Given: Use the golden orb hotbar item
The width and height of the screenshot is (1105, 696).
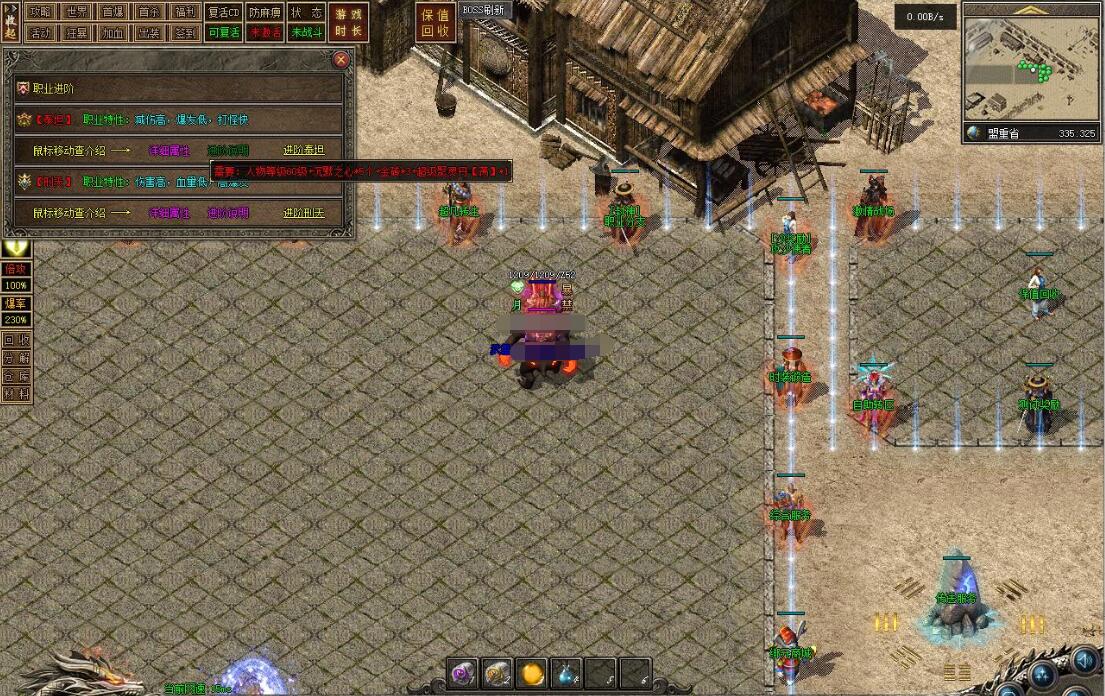Looking at the screenshot, I should tap(531, 675).
